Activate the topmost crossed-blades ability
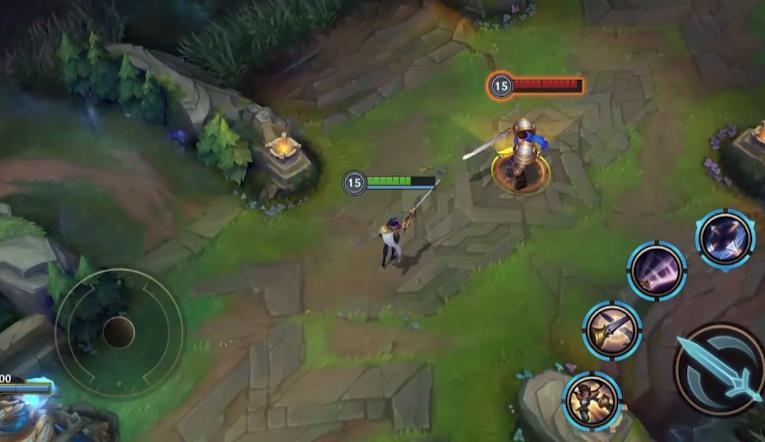The image size is (765, 442). 725,239
